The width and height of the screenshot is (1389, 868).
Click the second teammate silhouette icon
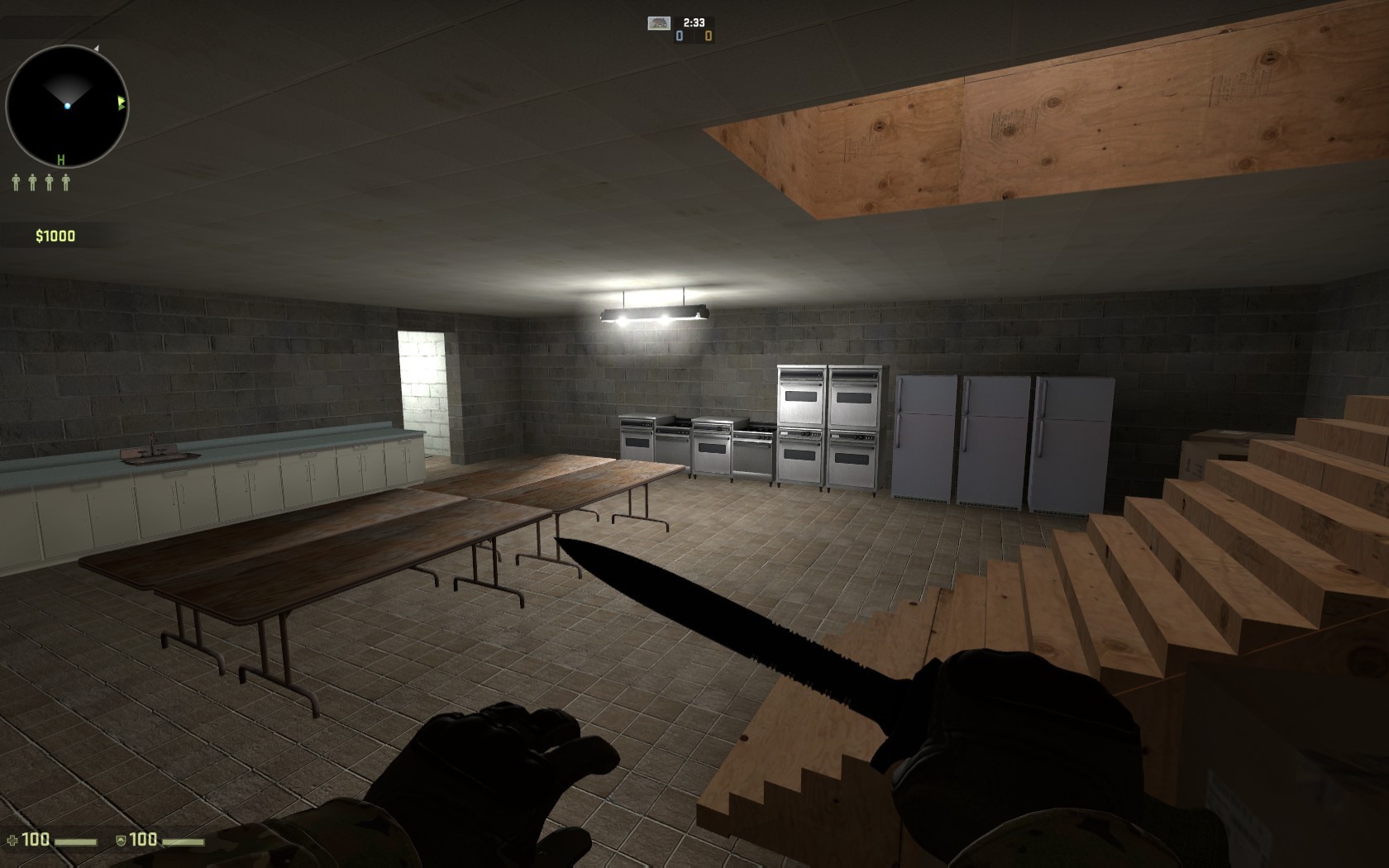tap(32, 182)
